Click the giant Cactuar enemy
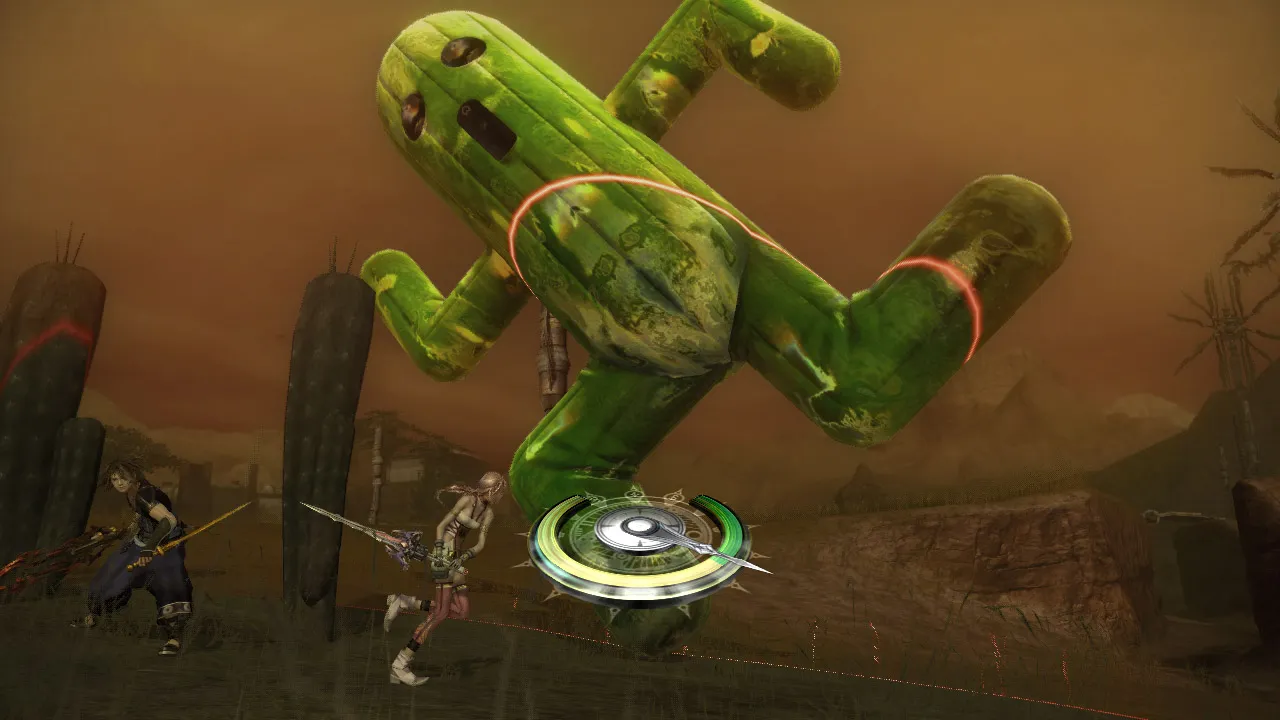1280x720 pixels. coord(650,250)
